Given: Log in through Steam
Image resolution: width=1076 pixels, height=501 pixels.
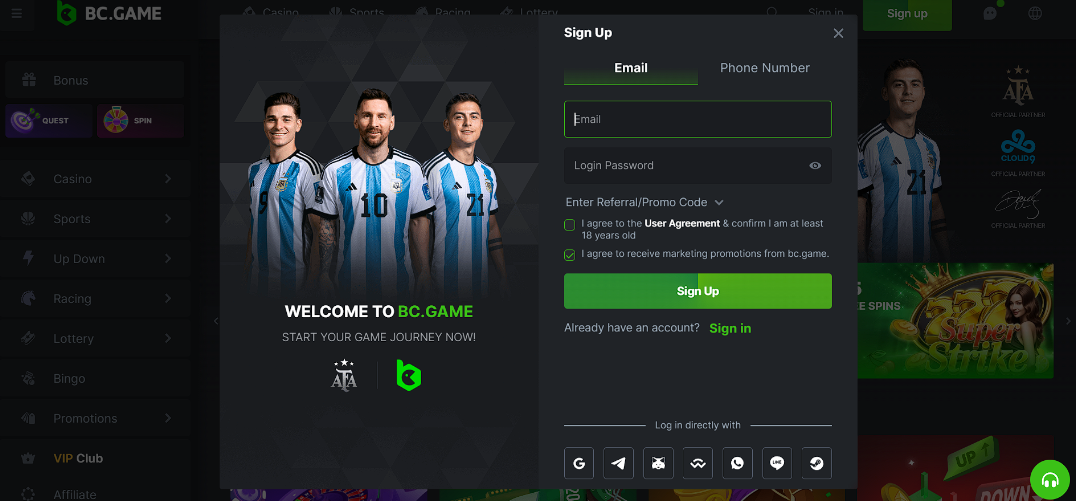Looking at the screenshot, I should [817, 463].
